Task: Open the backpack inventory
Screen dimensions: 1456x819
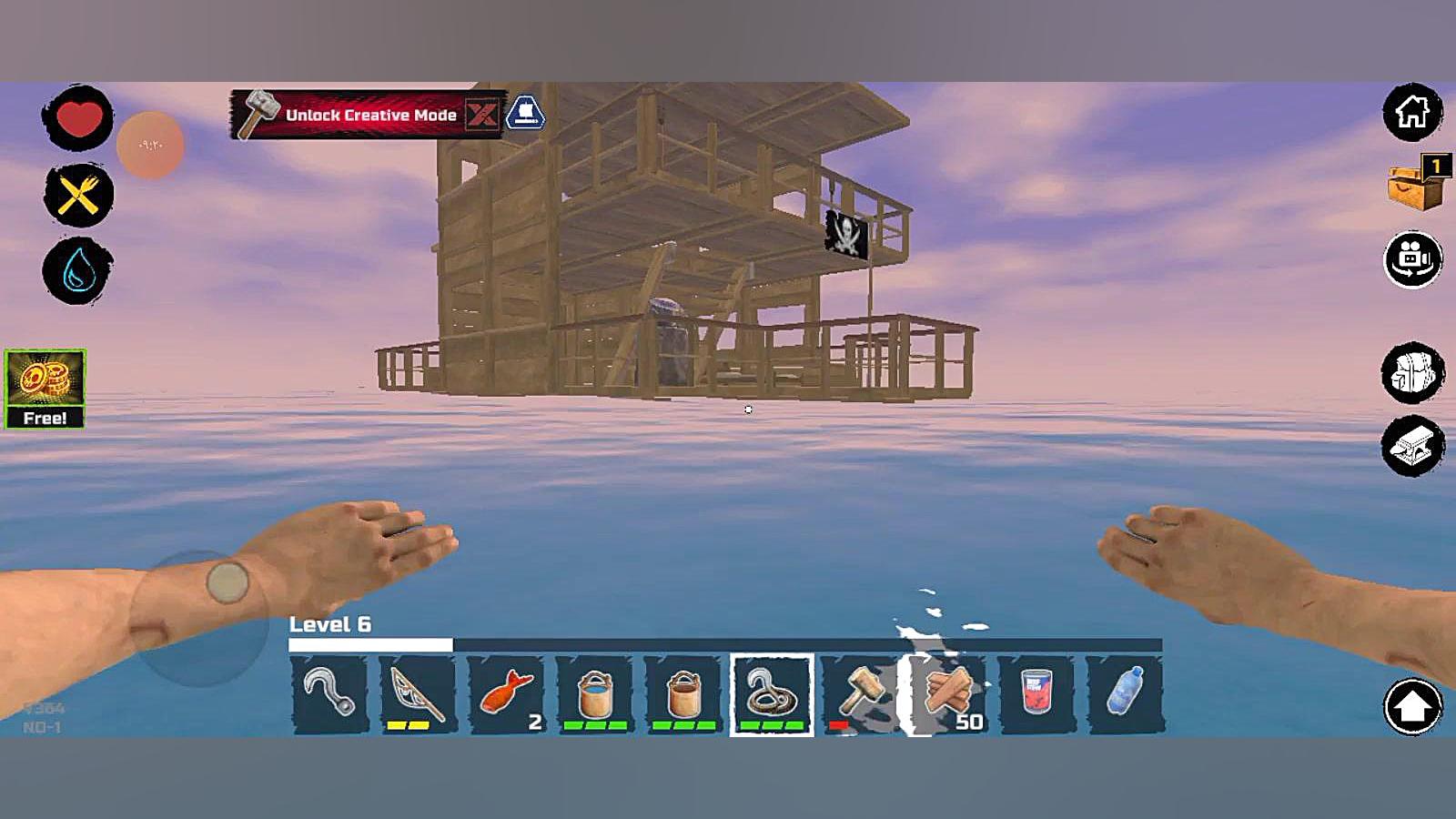Action: [x=1412, y=372]
